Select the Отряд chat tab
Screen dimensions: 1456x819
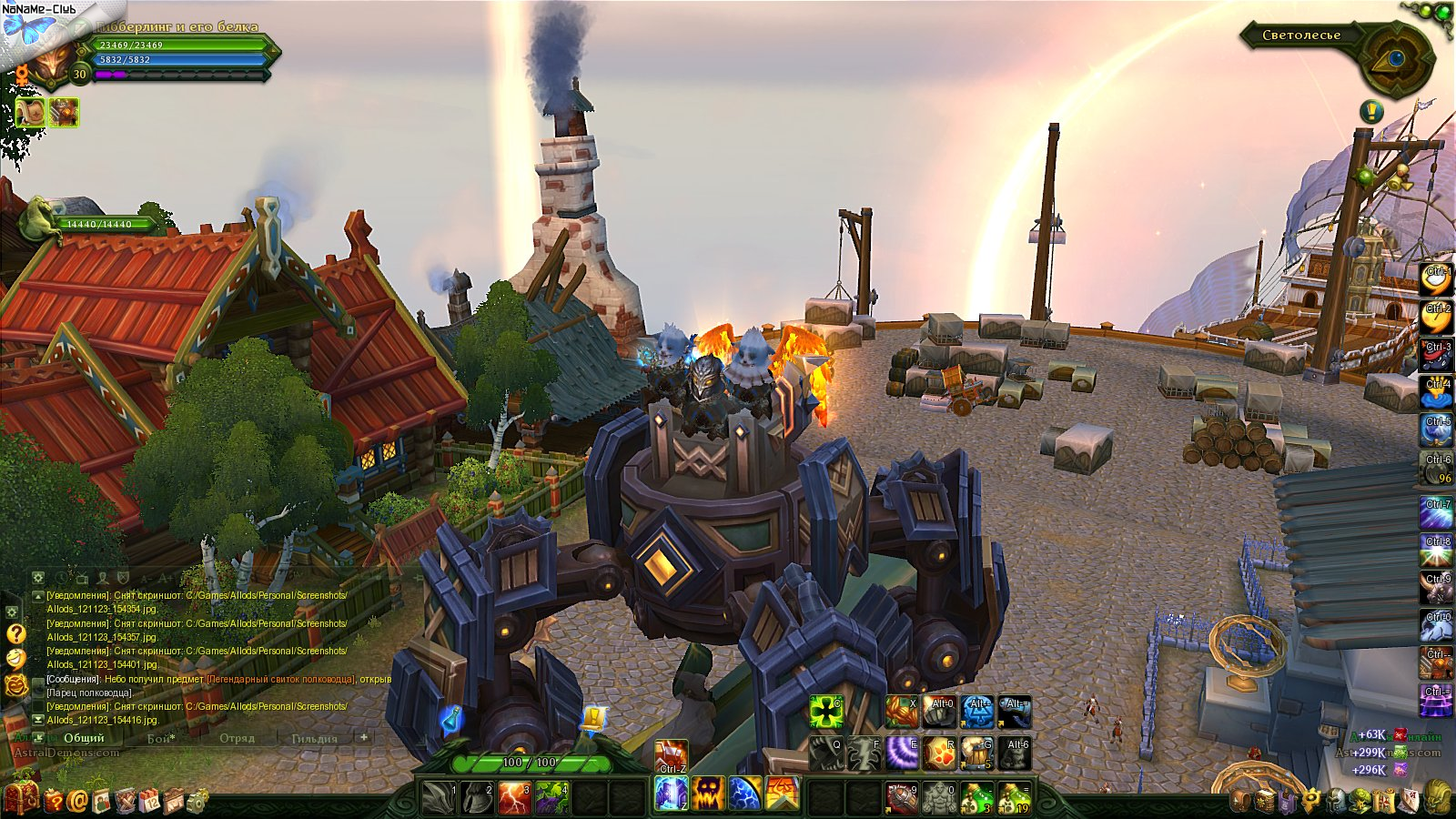click(237, 738)
